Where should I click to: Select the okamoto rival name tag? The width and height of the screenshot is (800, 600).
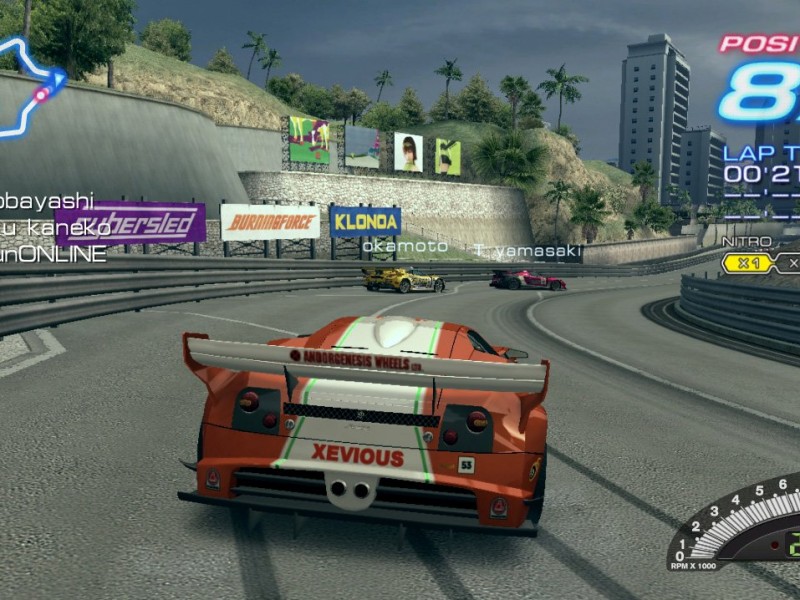405,246
